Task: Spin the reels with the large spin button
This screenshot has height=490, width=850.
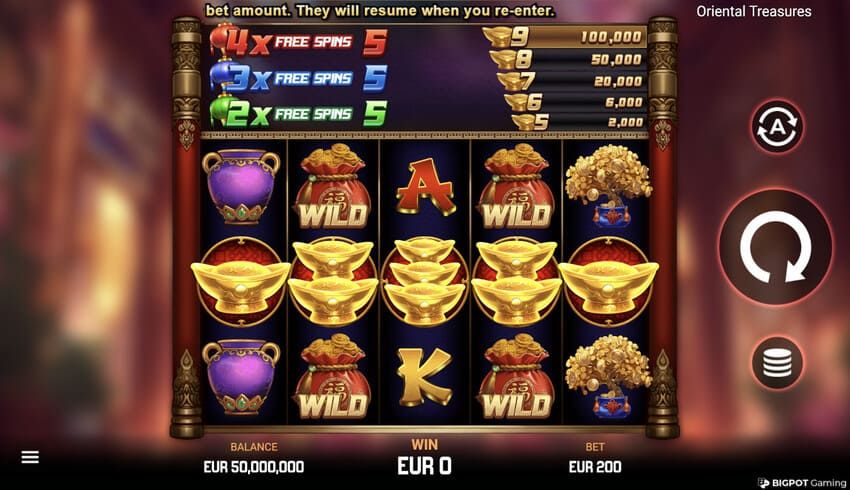Action: coord(777,246)
